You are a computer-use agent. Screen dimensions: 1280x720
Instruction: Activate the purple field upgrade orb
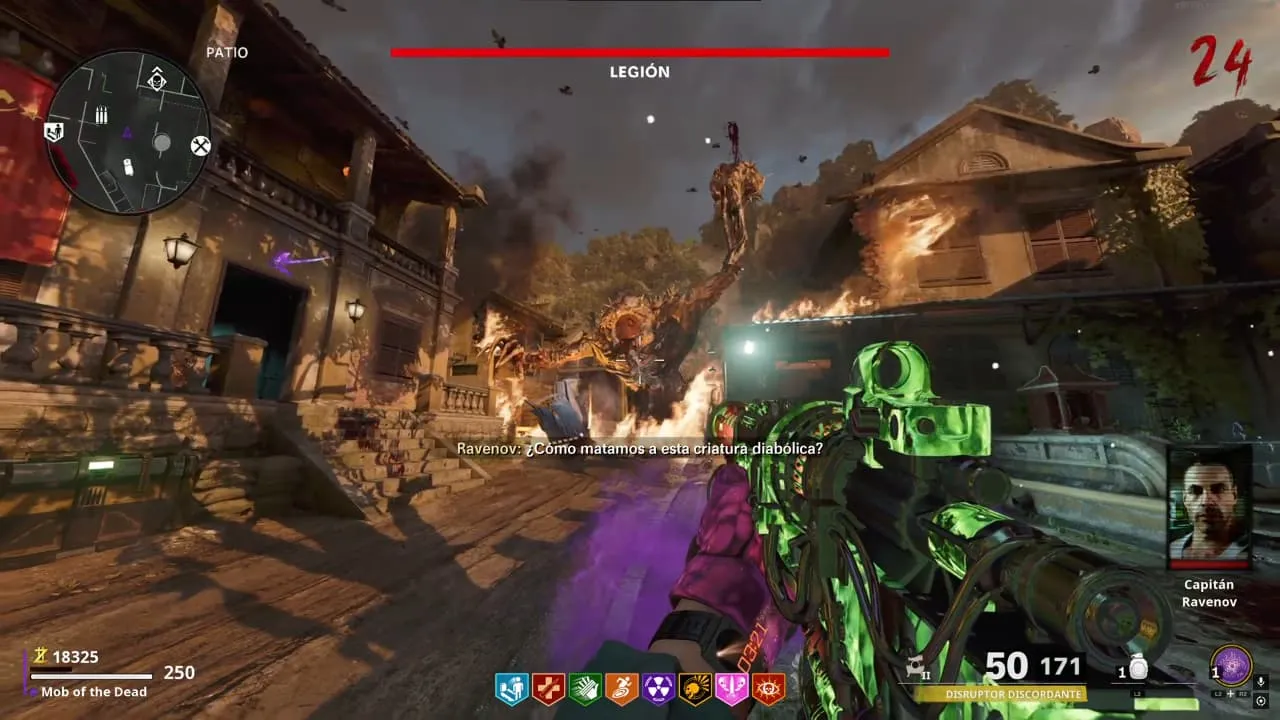1232,666
